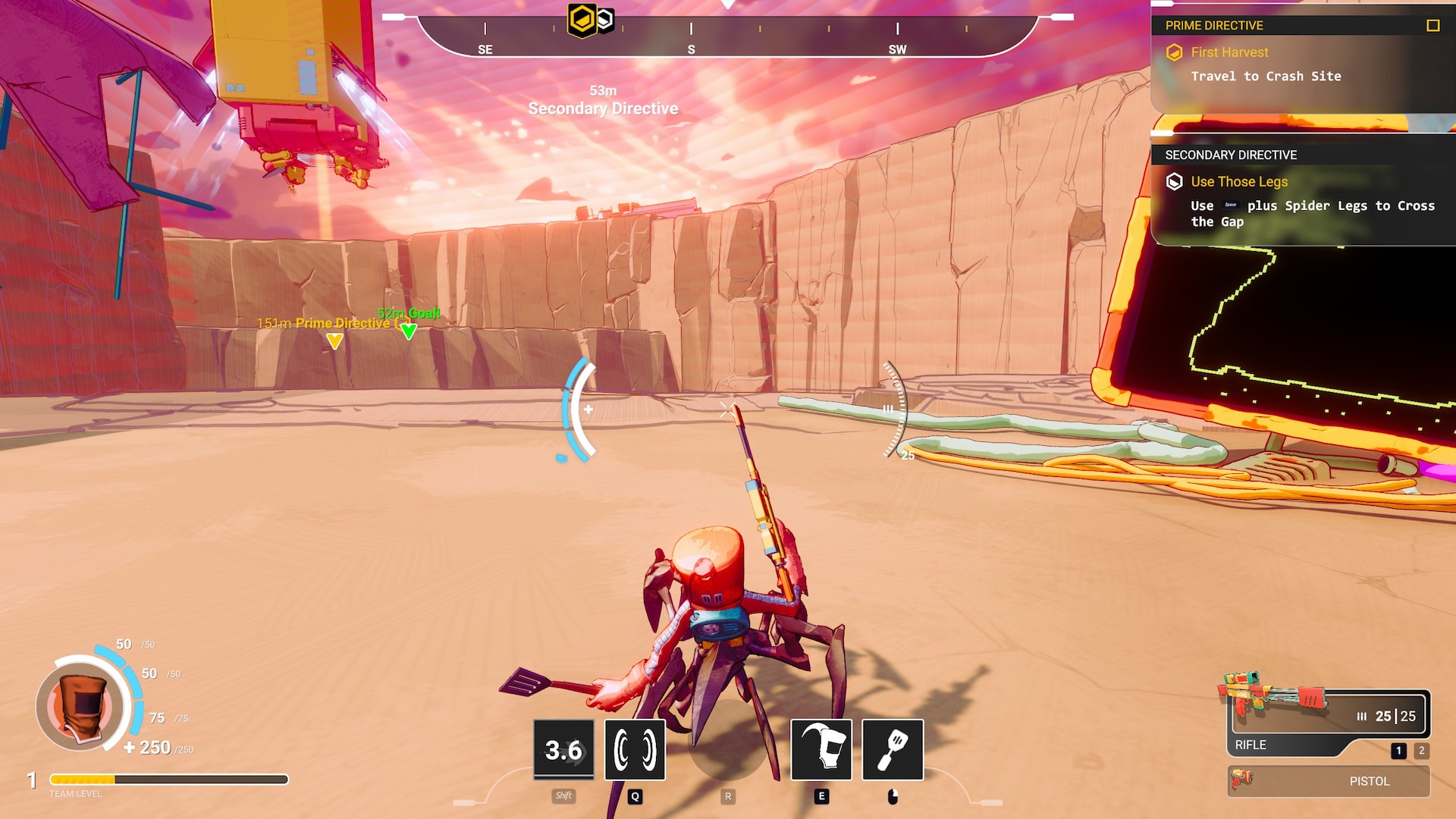Open the First Harvest prime directive
Screen dimensions: 1456x819
(1228, 52)
